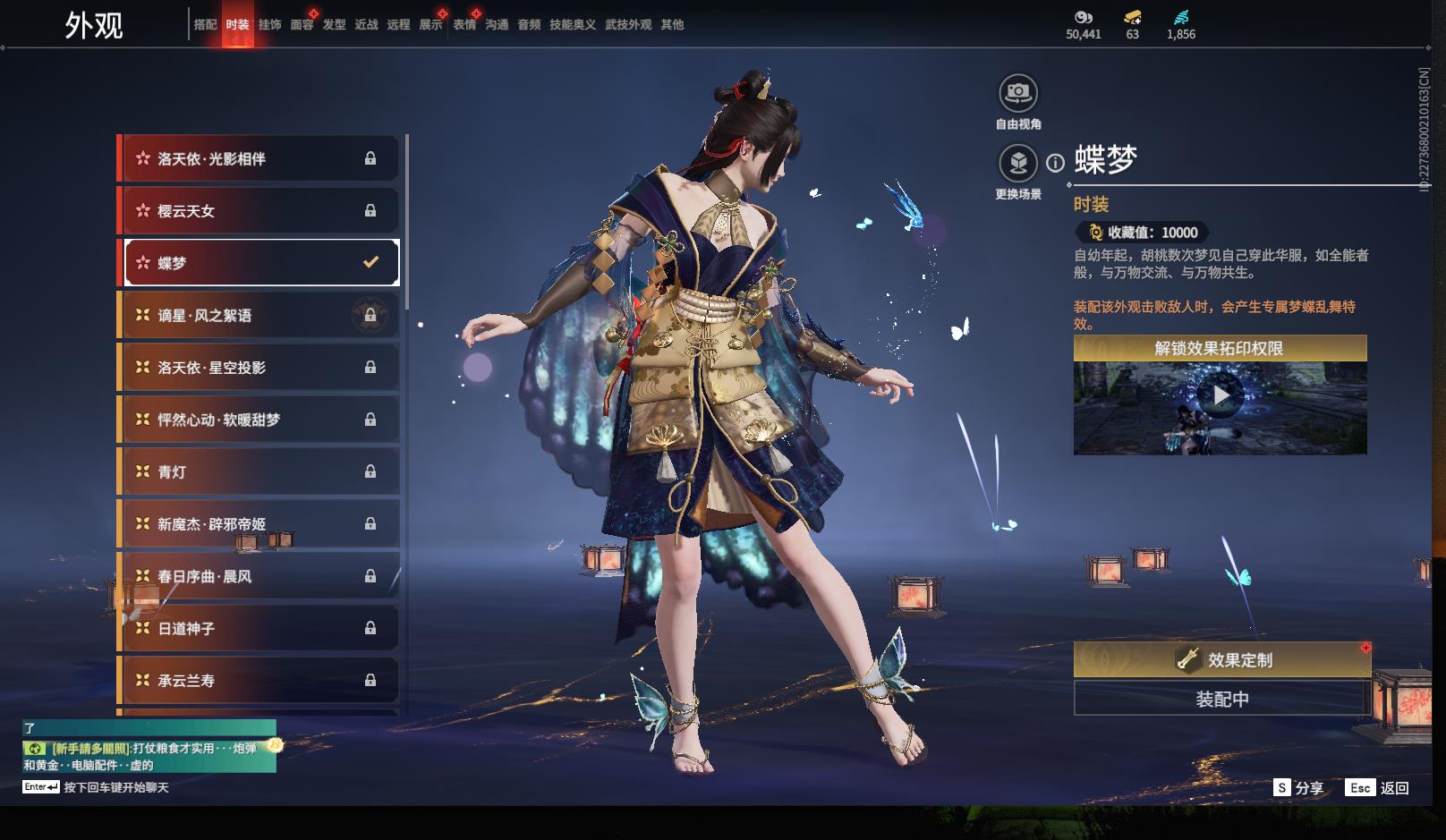Open the 挂饰 accessories tab
The image size is (1446, 840).
269,25
